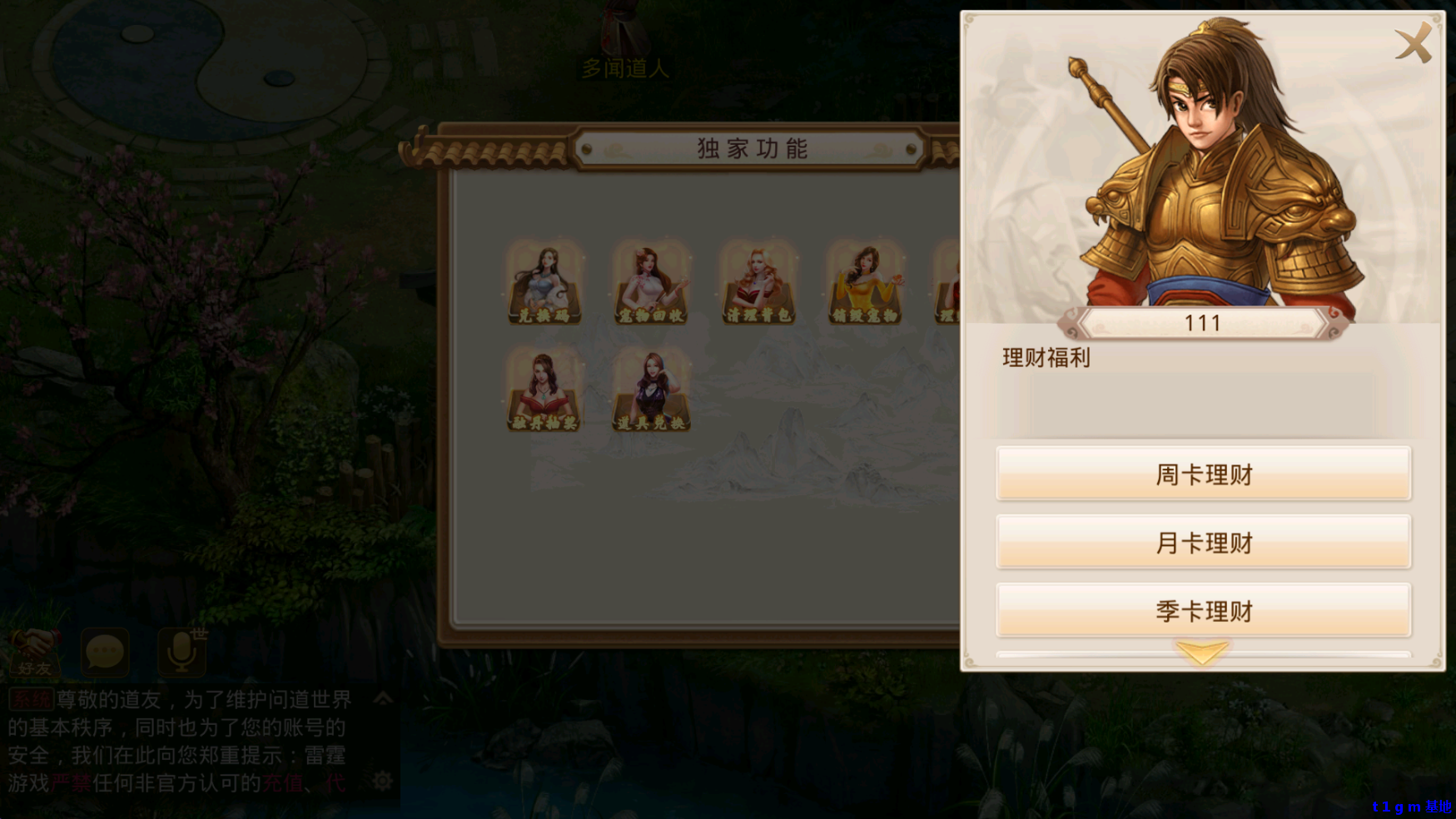Click the character name banner showing 111
1456x819 pixels.
point(1202,323)
